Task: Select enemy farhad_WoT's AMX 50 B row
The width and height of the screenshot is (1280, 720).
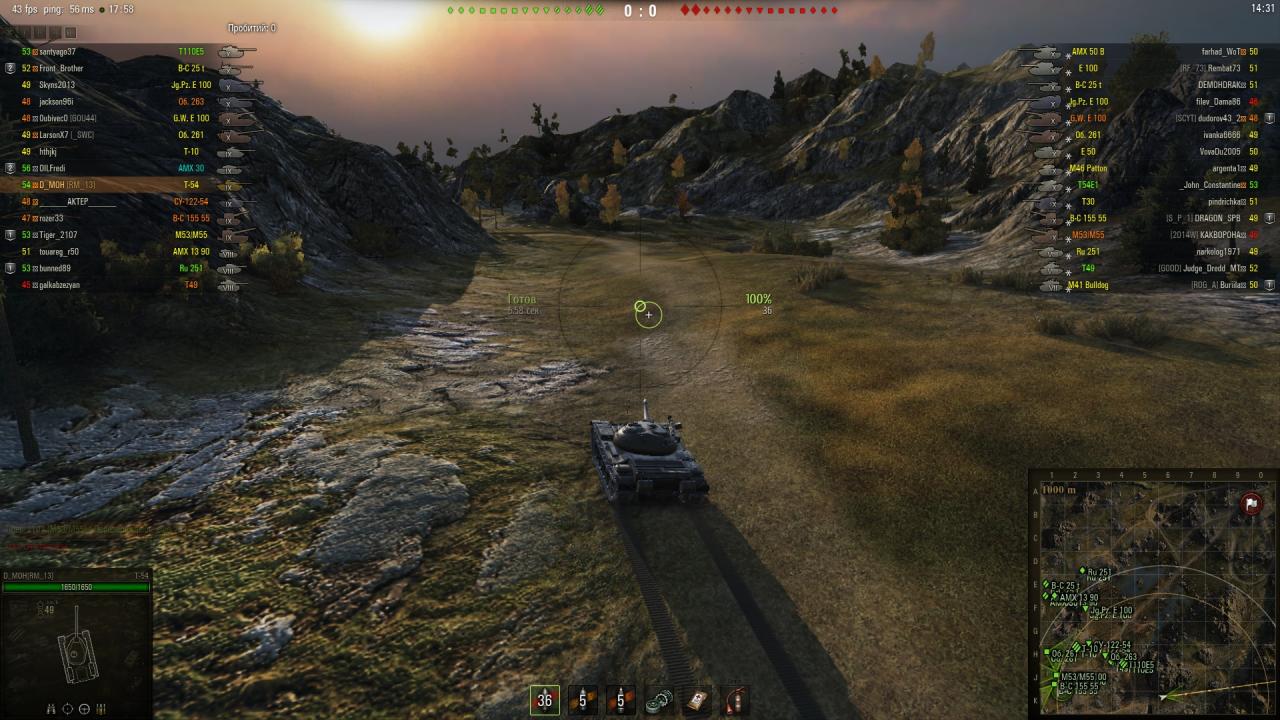Action: 1150,52
